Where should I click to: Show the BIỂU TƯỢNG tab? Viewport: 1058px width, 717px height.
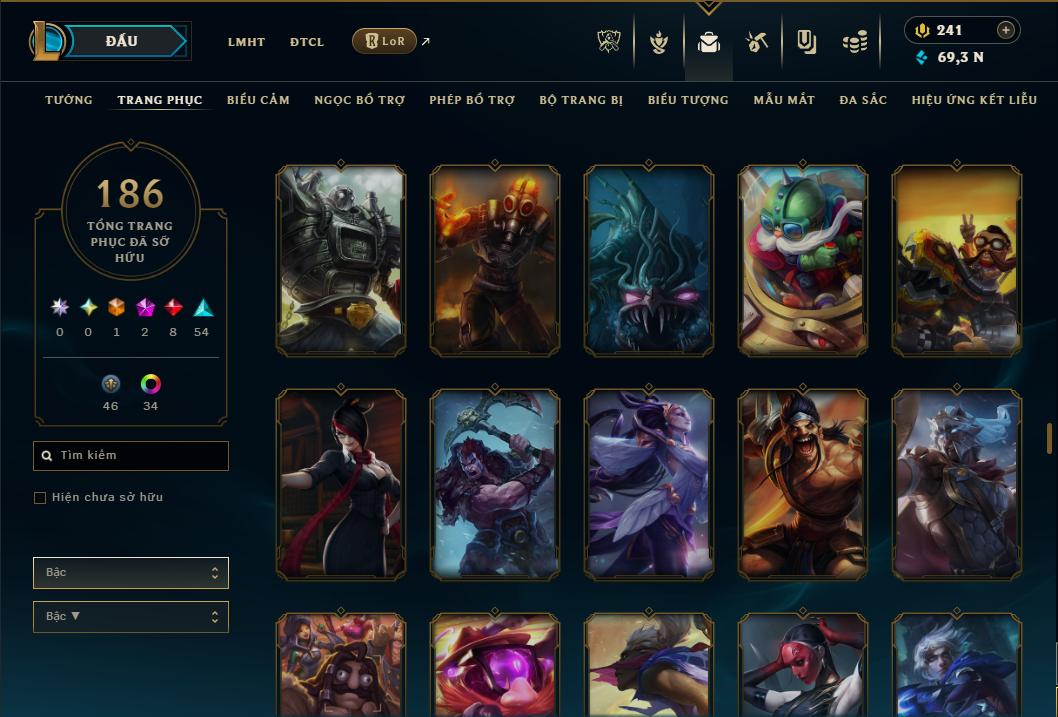click(688, 100)
